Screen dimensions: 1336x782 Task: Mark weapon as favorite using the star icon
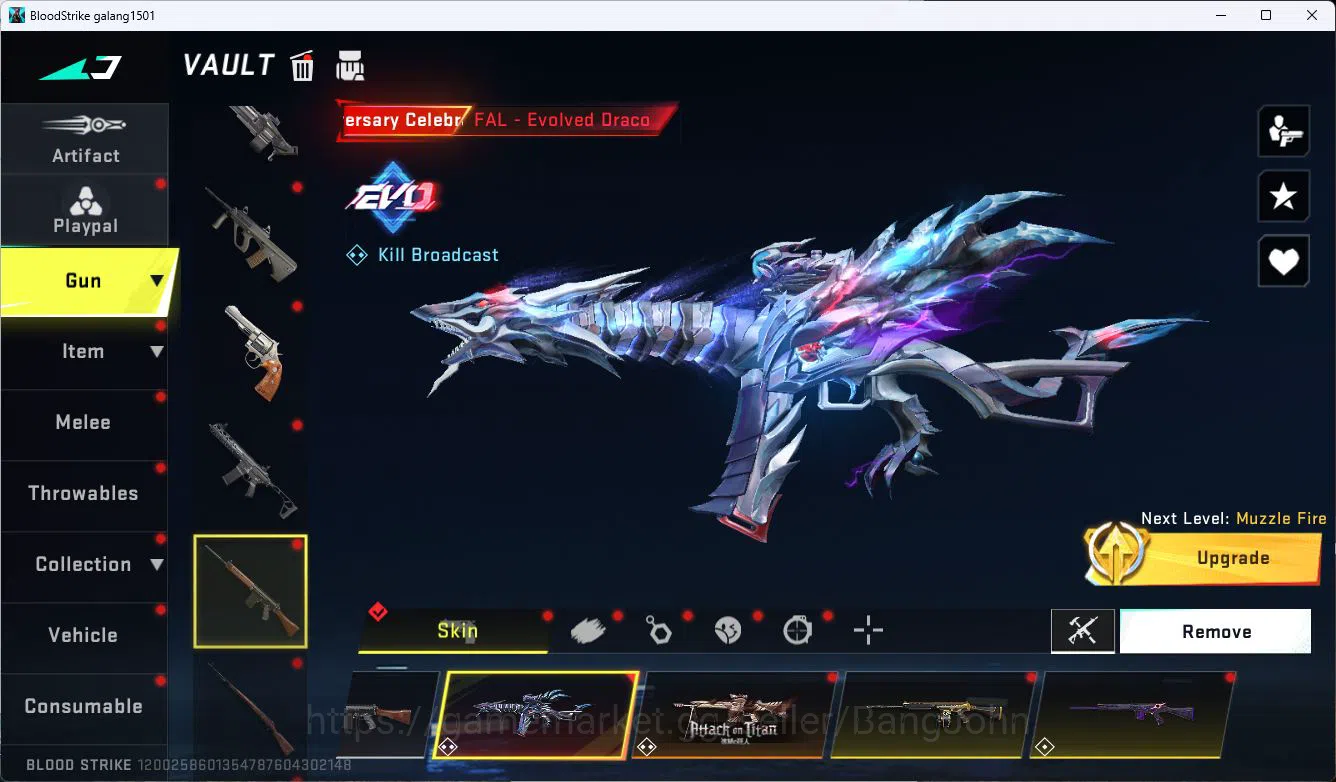(1283, 196)
